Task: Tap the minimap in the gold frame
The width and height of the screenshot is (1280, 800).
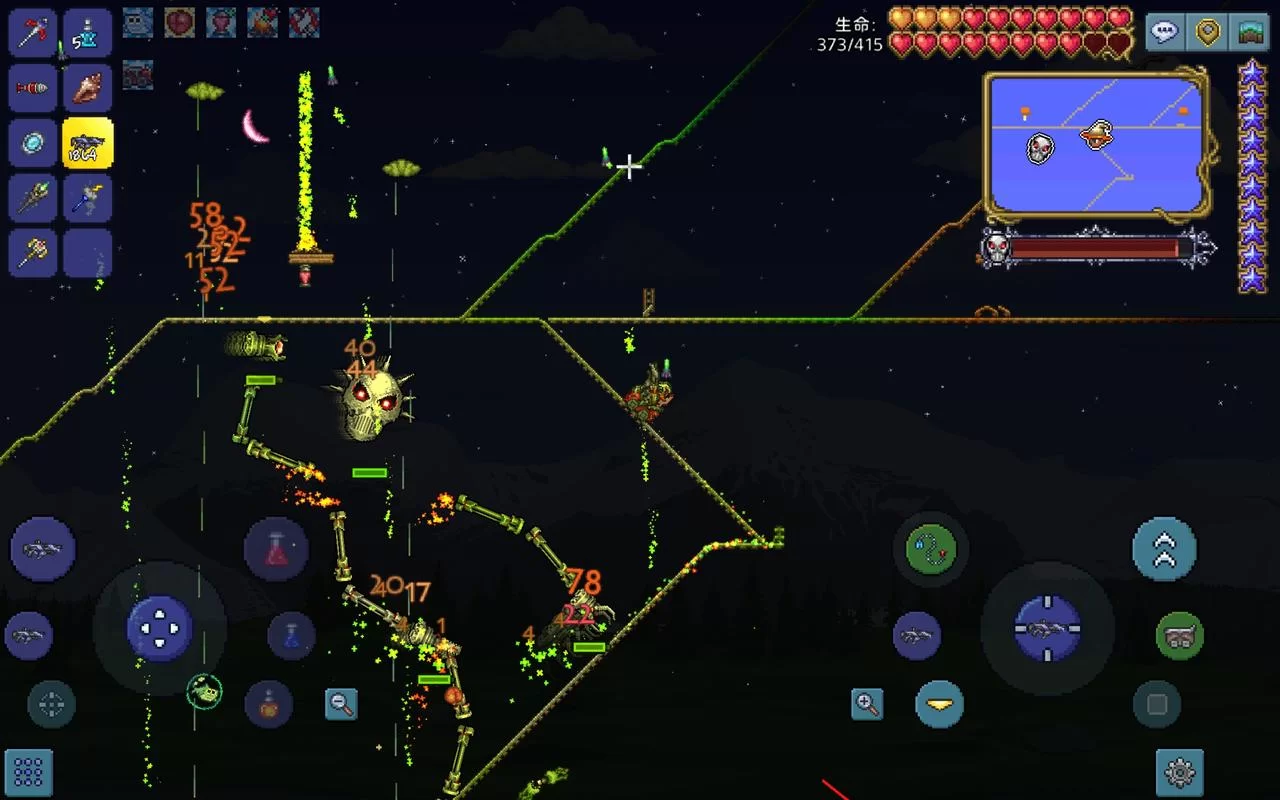Action: (1096, 145)
